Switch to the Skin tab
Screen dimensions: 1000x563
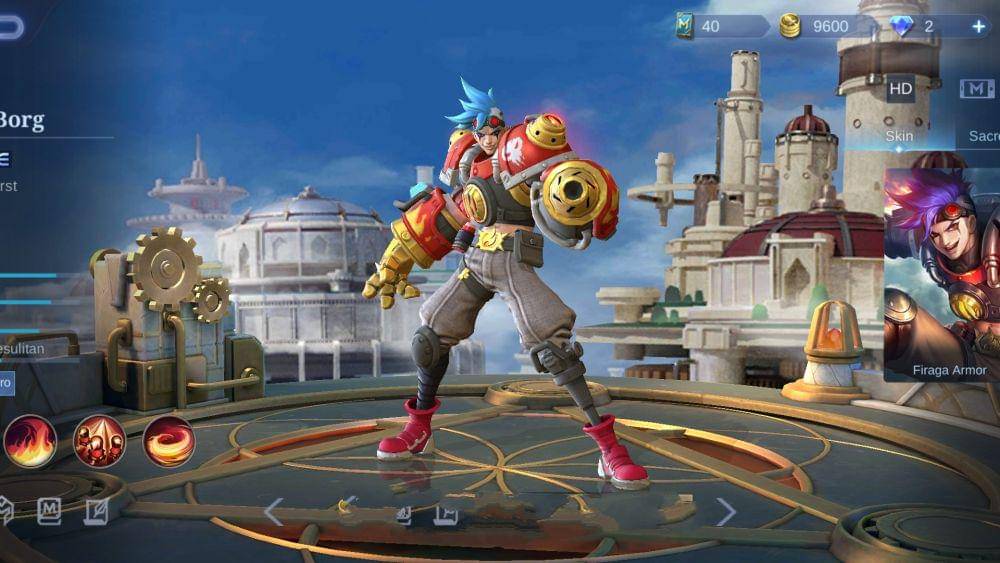coord(899,136)
